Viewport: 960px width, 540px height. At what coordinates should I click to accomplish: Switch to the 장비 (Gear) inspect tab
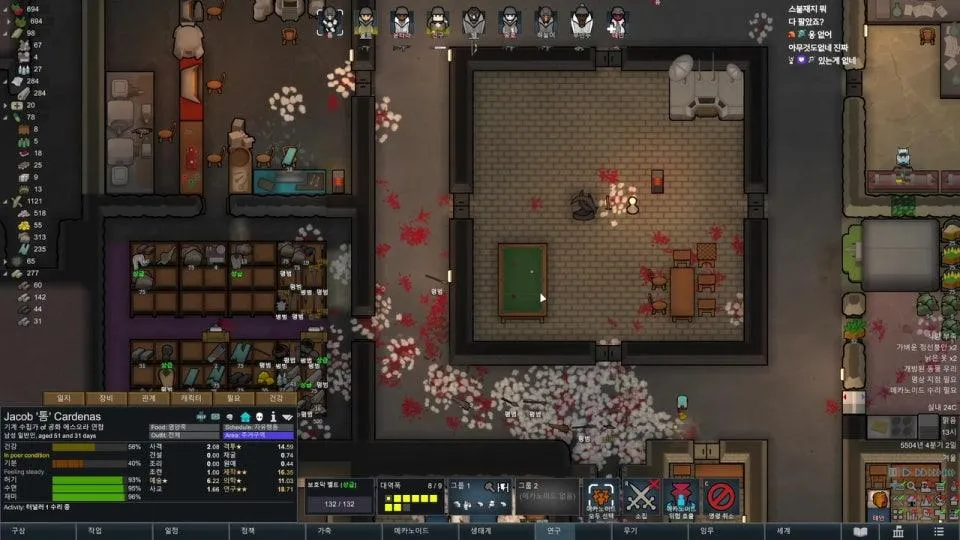pyautogui.click(x=106, y=398)
